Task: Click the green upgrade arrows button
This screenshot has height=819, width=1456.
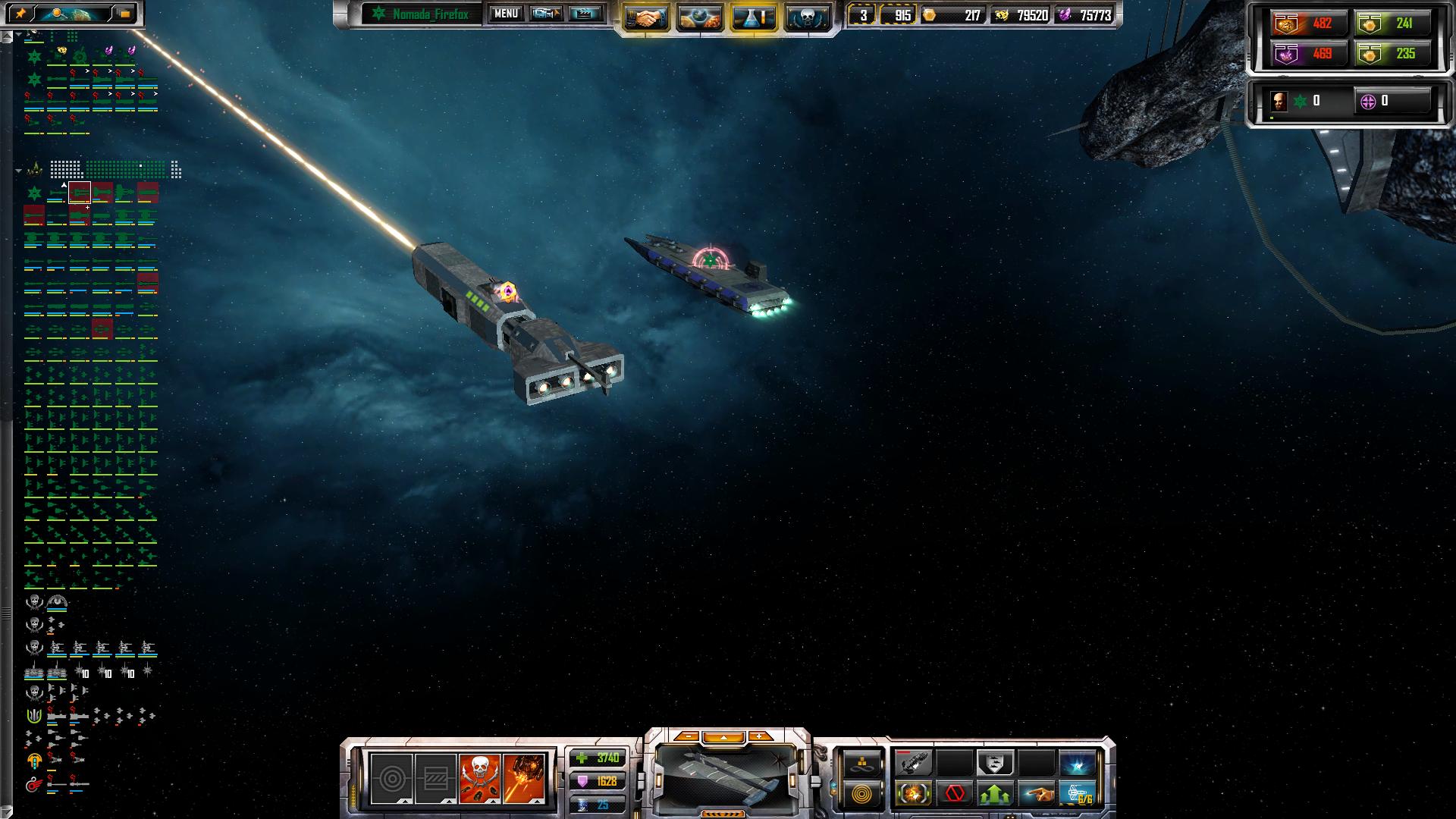Action: tap(995, 794)
